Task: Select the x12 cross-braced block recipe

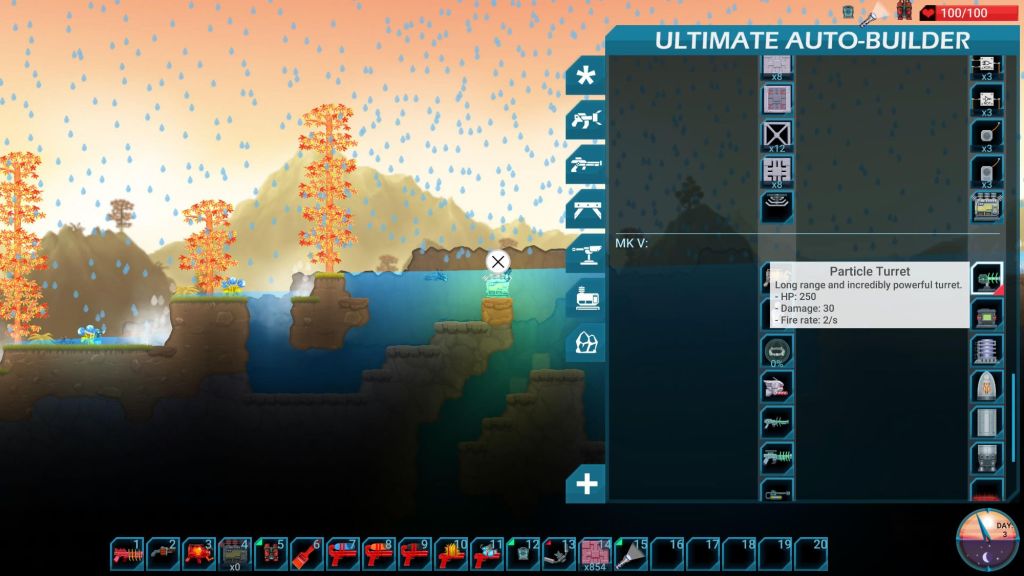Action: [x=777, y=135]
